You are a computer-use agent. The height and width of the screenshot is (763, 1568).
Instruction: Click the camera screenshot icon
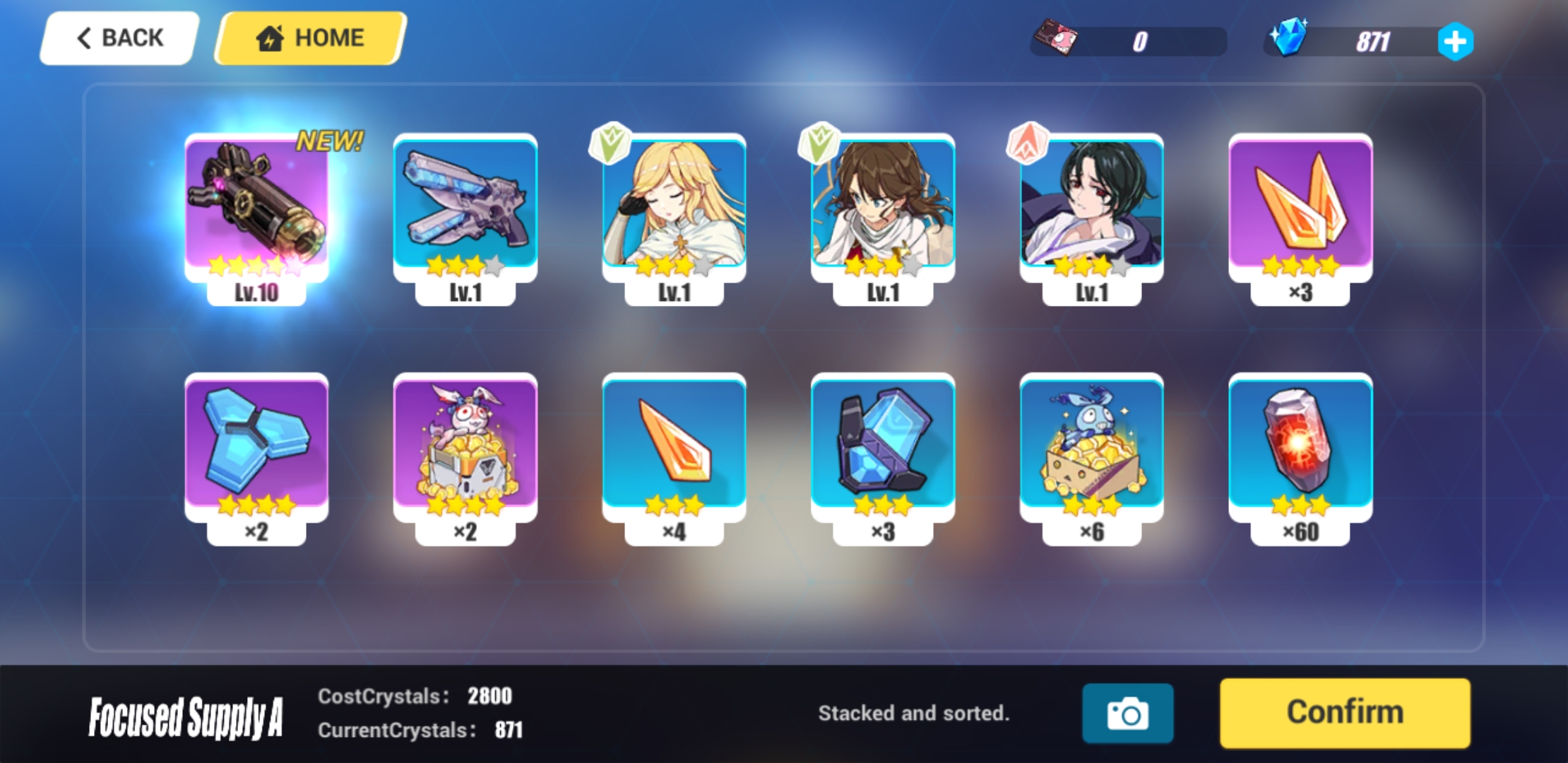[x=1128, y=712]
